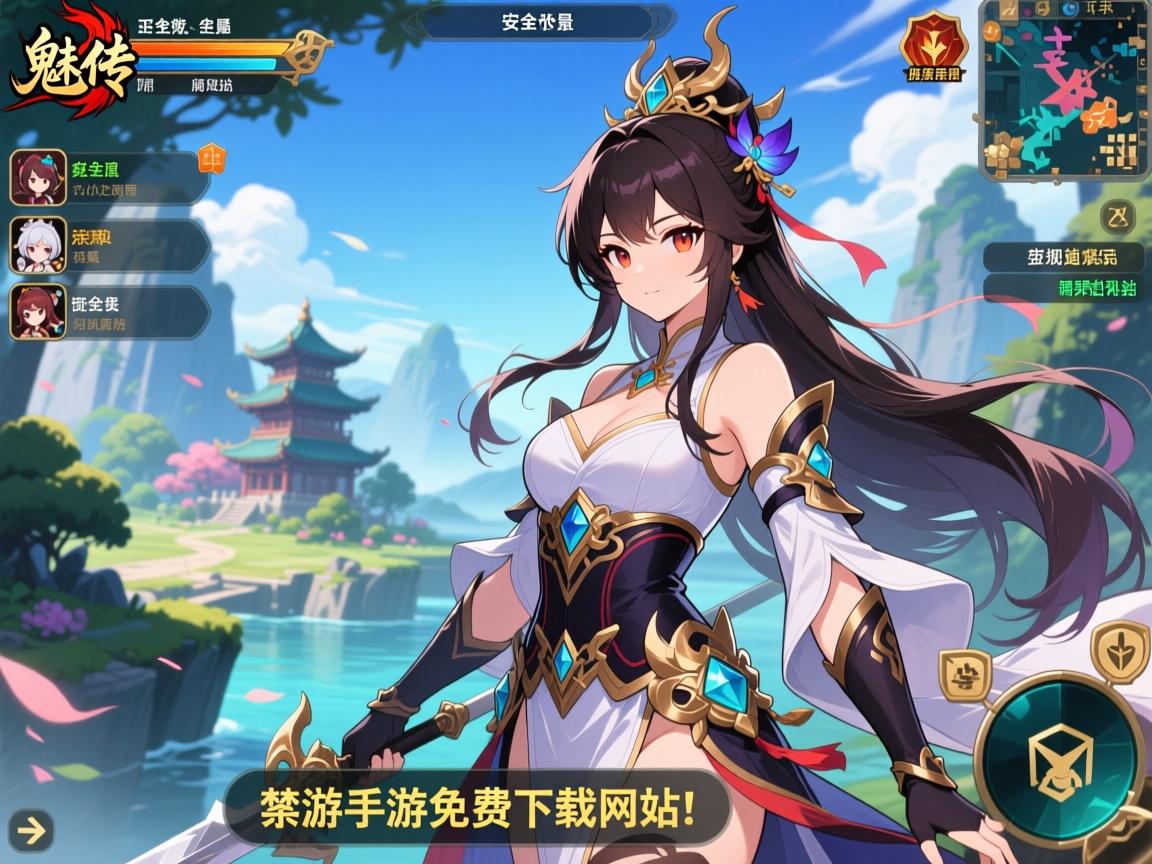Select the quest entry with green text
This screenshot has width=1152, height=864.
tap(1062, 289)
